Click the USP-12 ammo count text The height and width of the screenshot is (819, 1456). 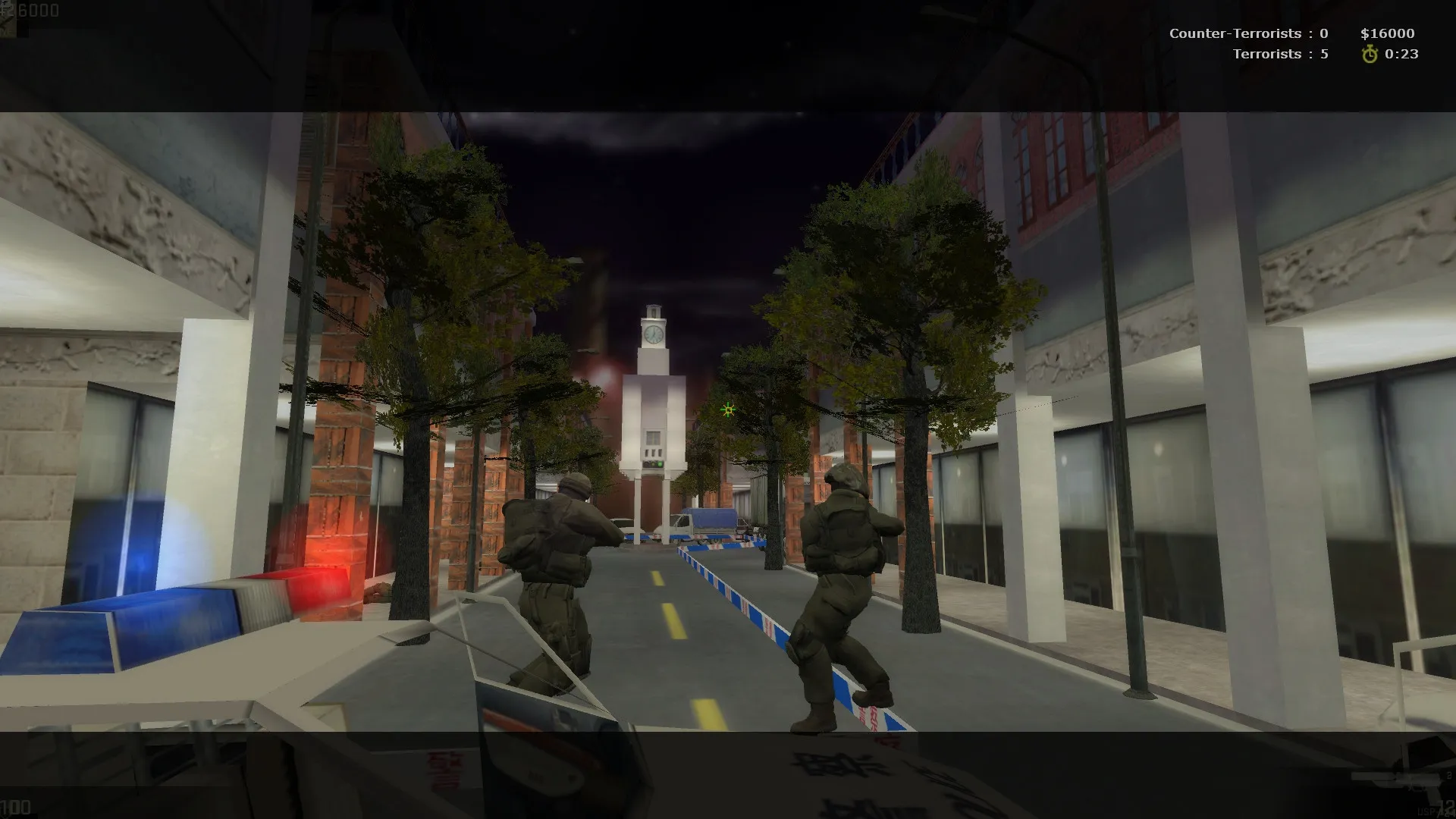[1433, 810]
